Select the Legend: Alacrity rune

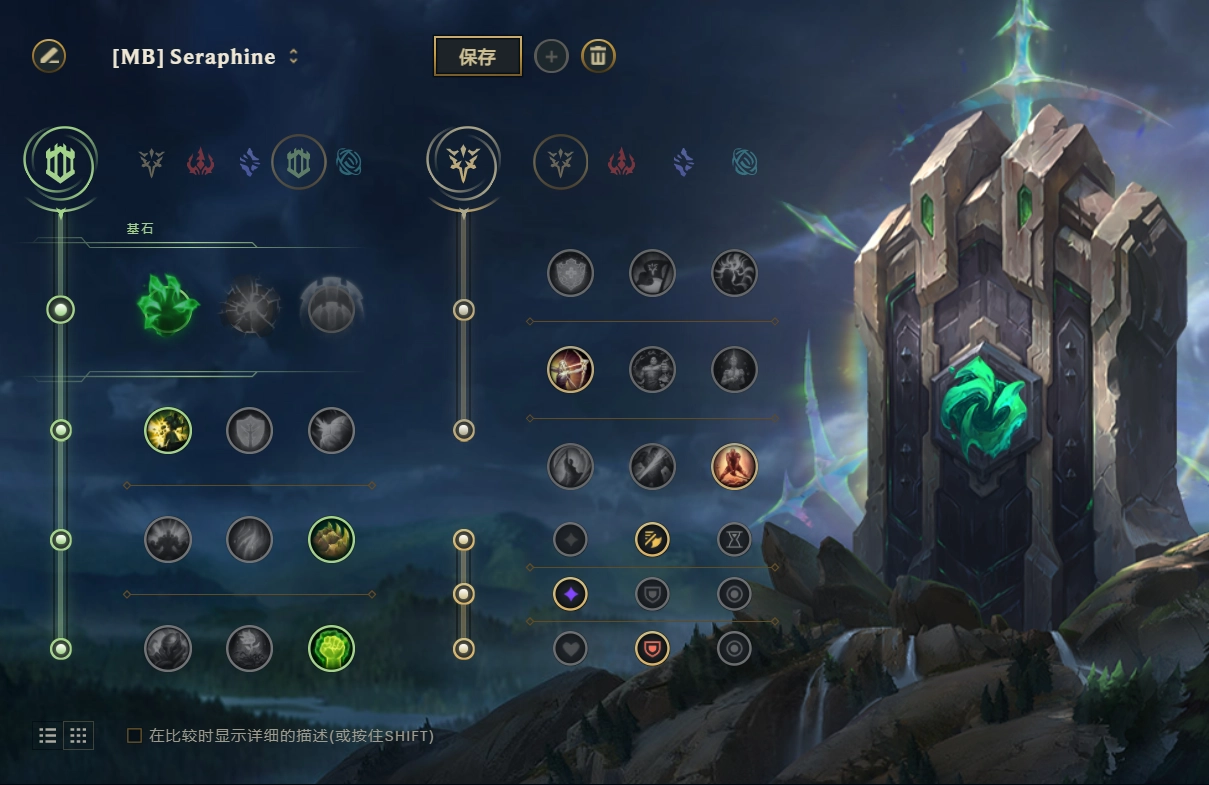pyautogui.click(x=570, y=370)
